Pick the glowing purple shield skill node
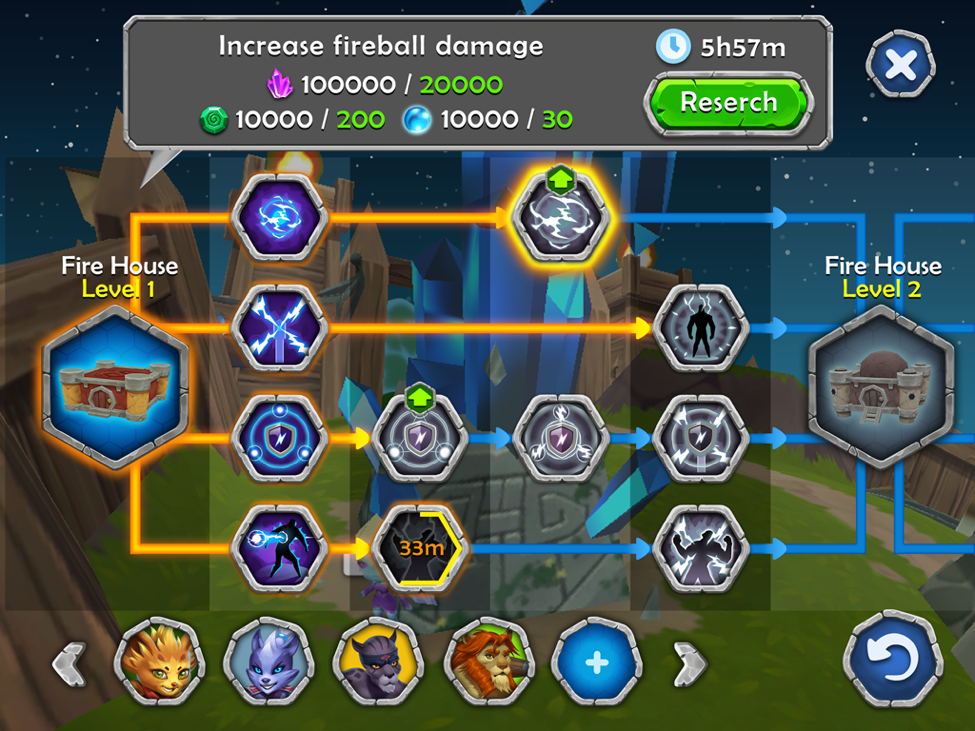The height and width of the screenshot is (731, 975). [x=279, y=438]
